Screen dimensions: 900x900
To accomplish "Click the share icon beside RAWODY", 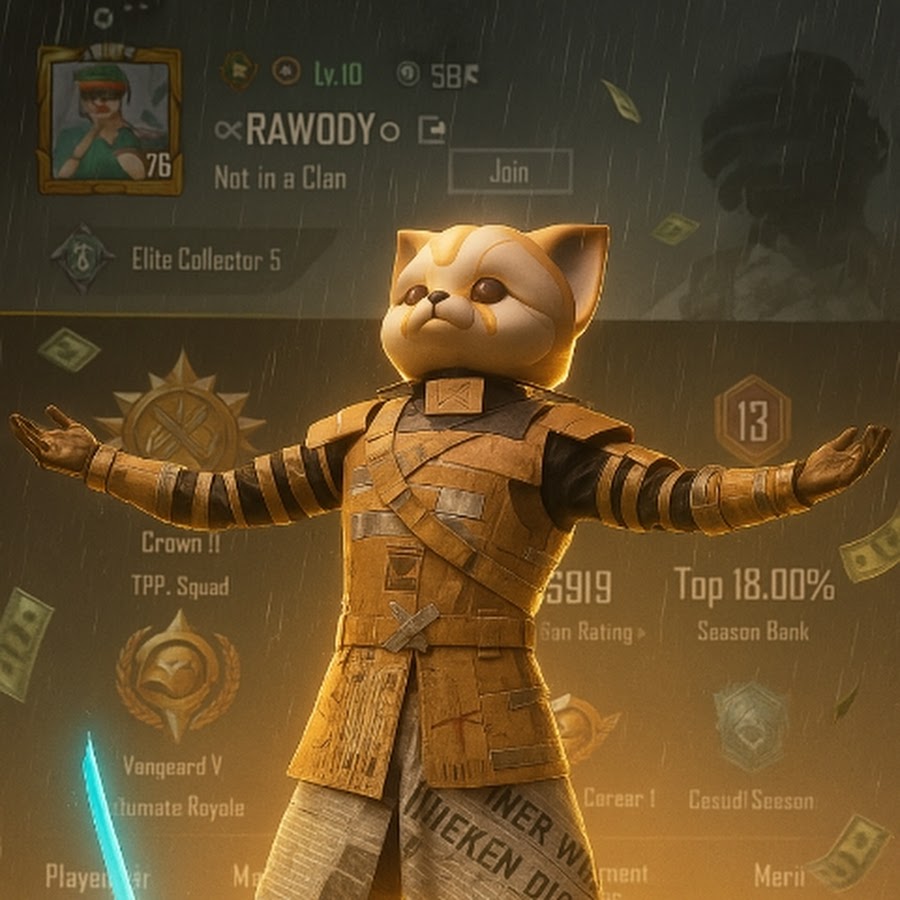I will tap(433, 130).
